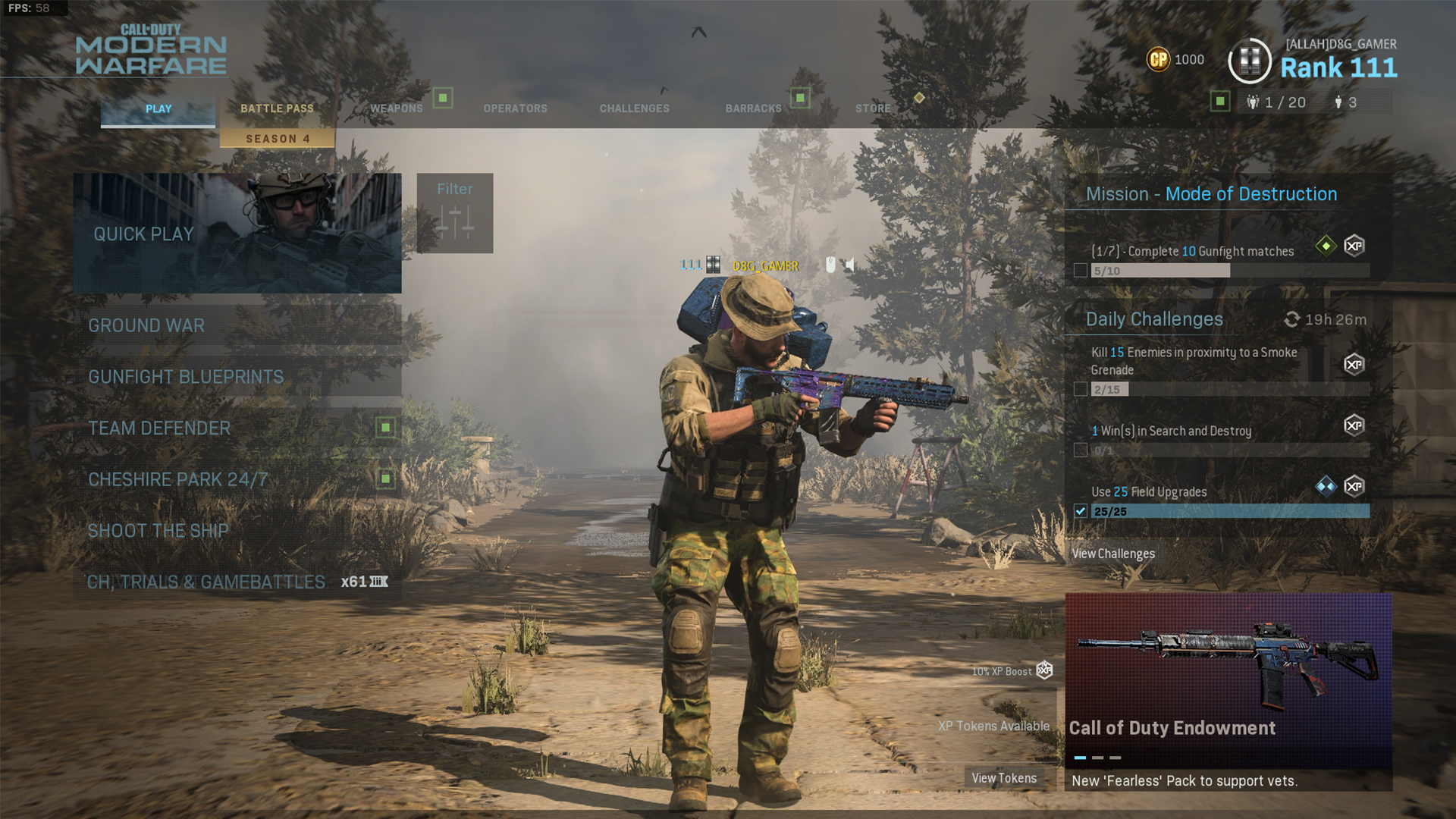Click View Challenges
The image size is (1456, 819).
point(1112,554)
